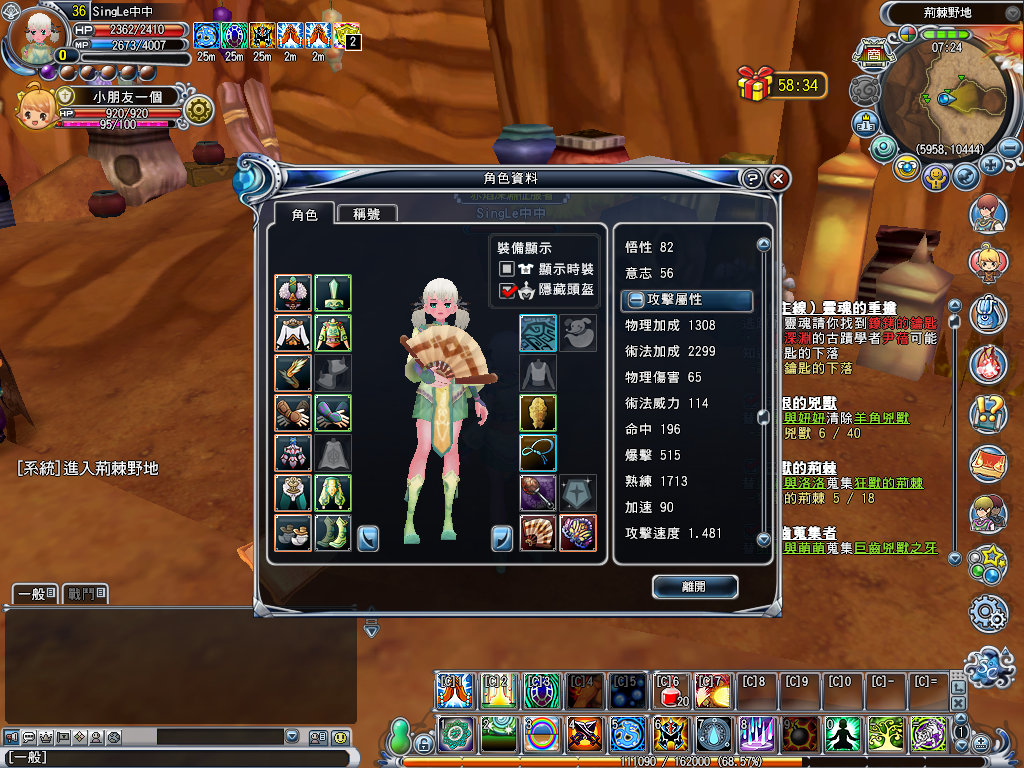The width and height of the screenshot is (1024, 768).
Task: Collapse the 攻擊屬性 attack attributes section
Action: pos(636,300)
